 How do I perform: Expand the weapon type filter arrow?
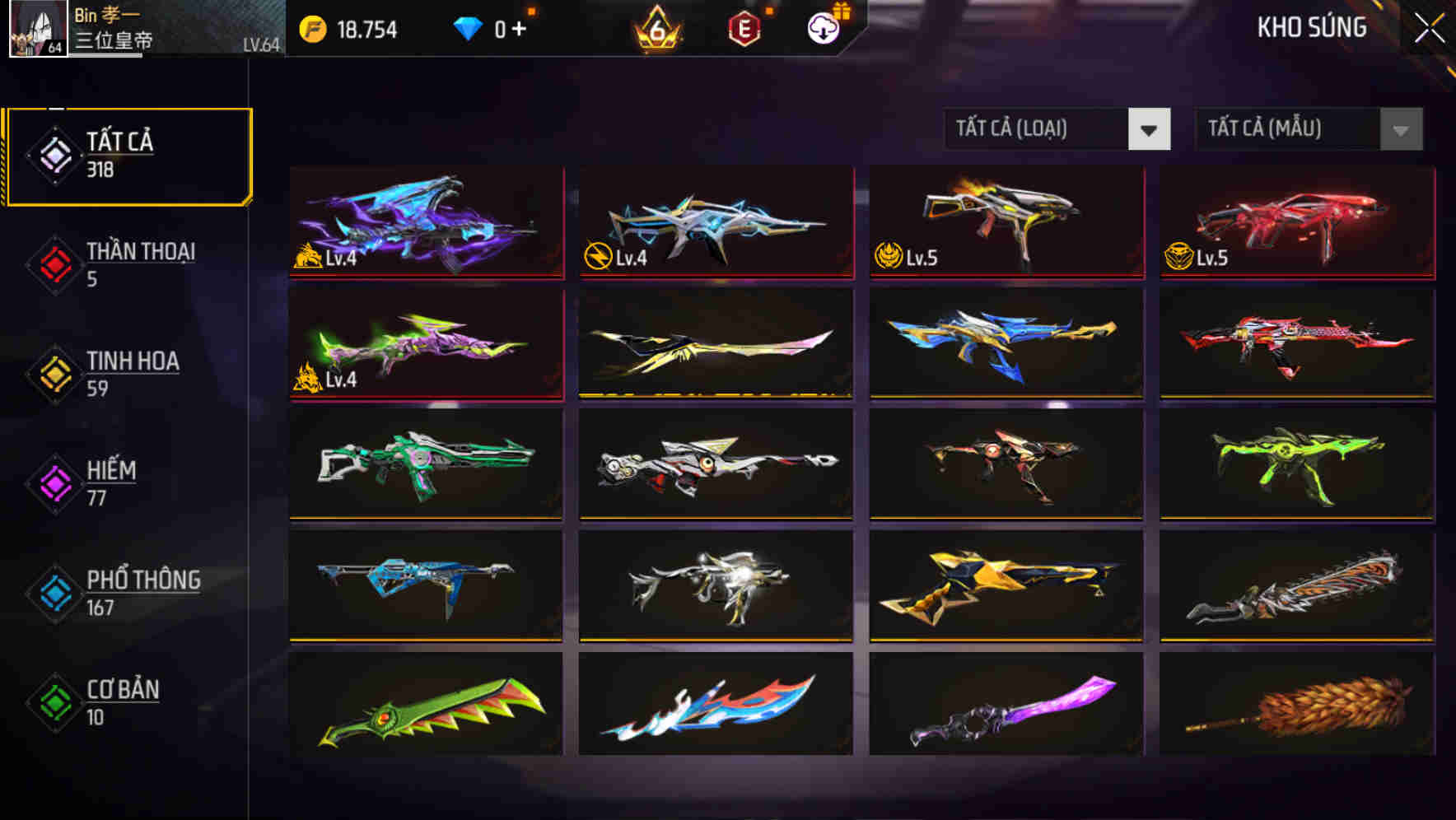[x=1150, y=130]
